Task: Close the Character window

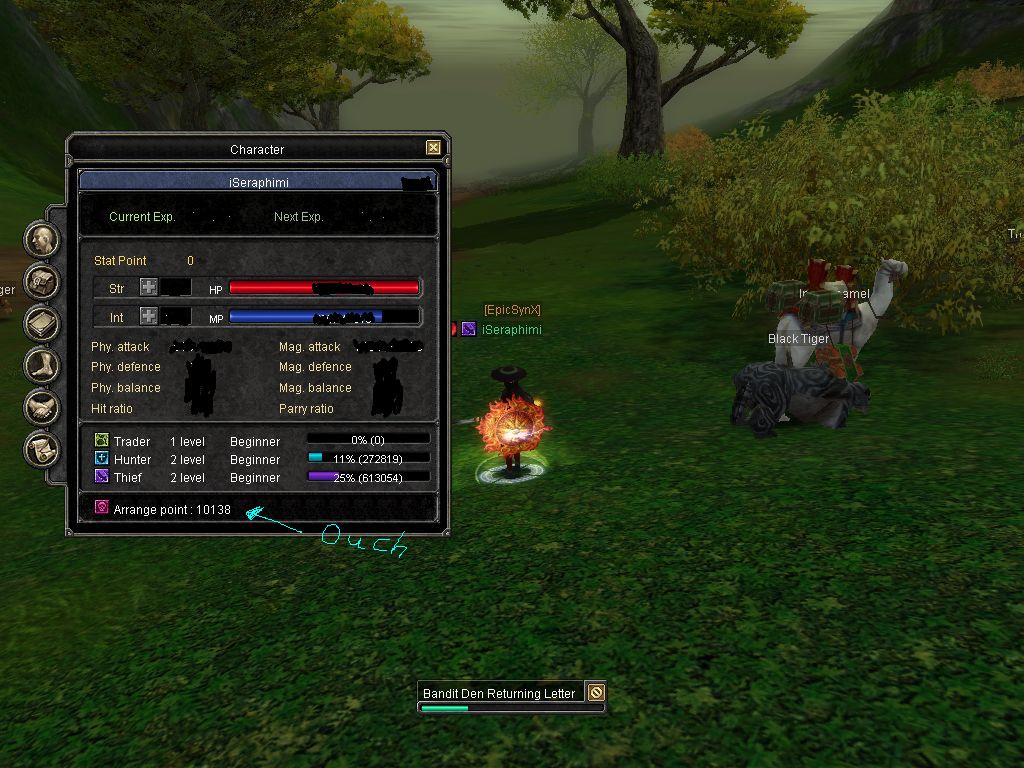Action: [x=433, y=148]
